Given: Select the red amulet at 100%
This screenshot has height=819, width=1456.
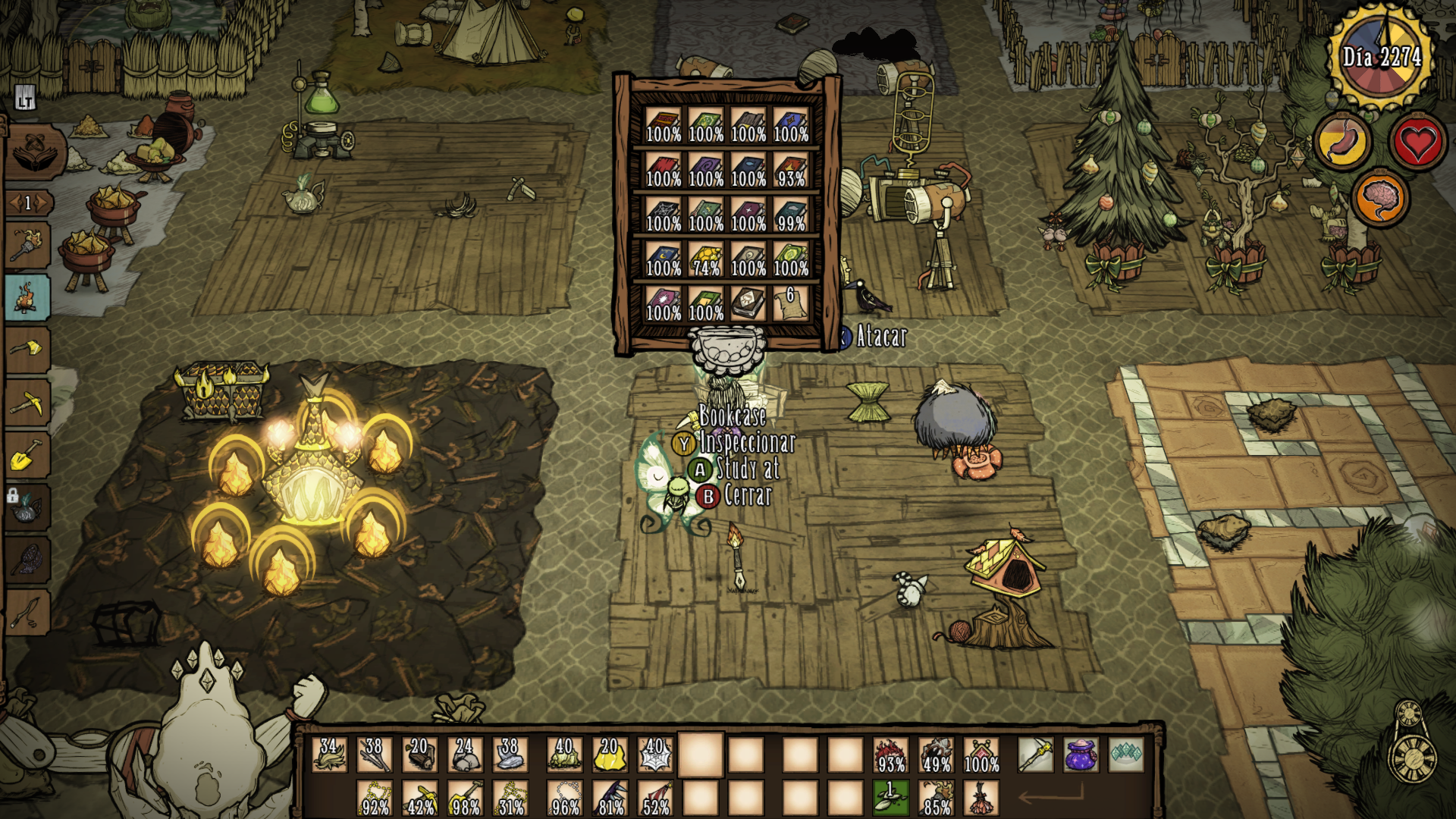Looking at the screenshot, I should pos(981,755).
